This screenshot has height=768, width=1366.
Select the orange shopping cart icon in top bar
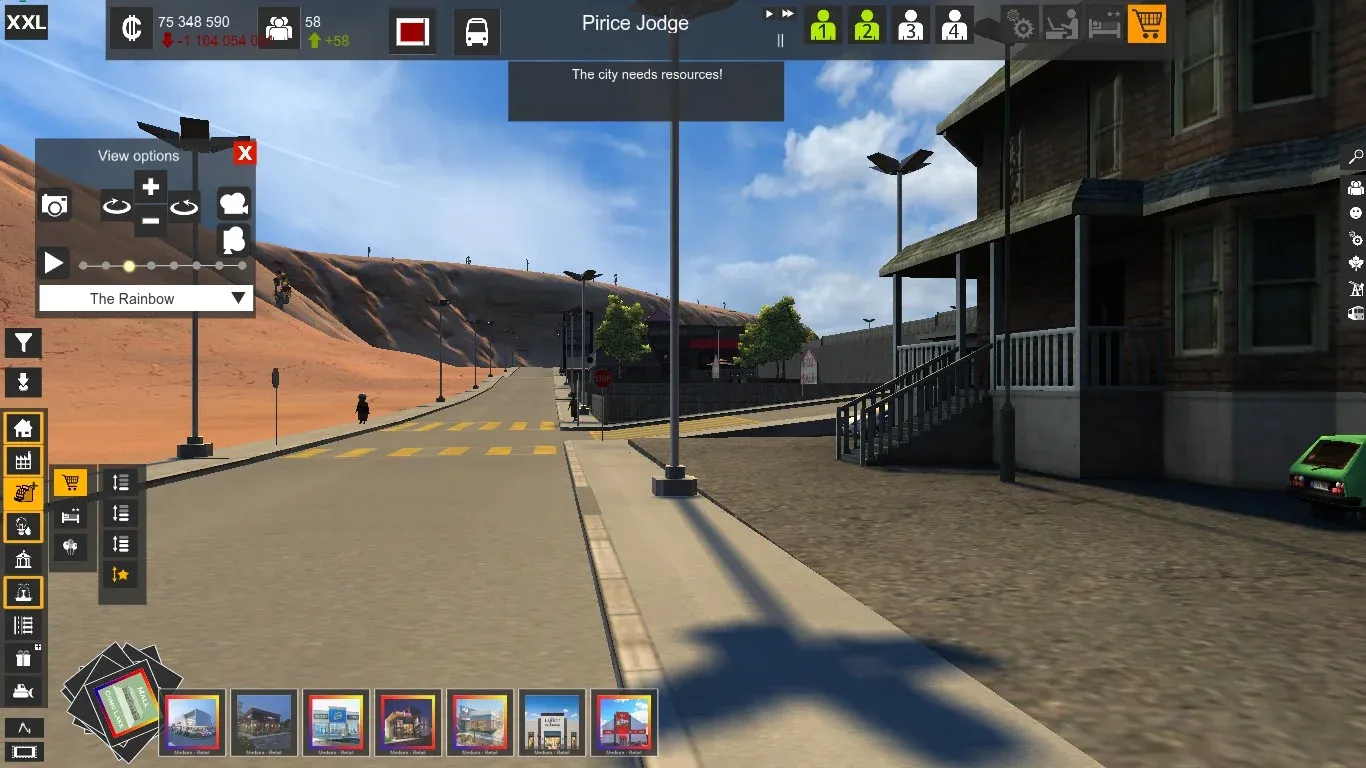[x=1146, y=24]
